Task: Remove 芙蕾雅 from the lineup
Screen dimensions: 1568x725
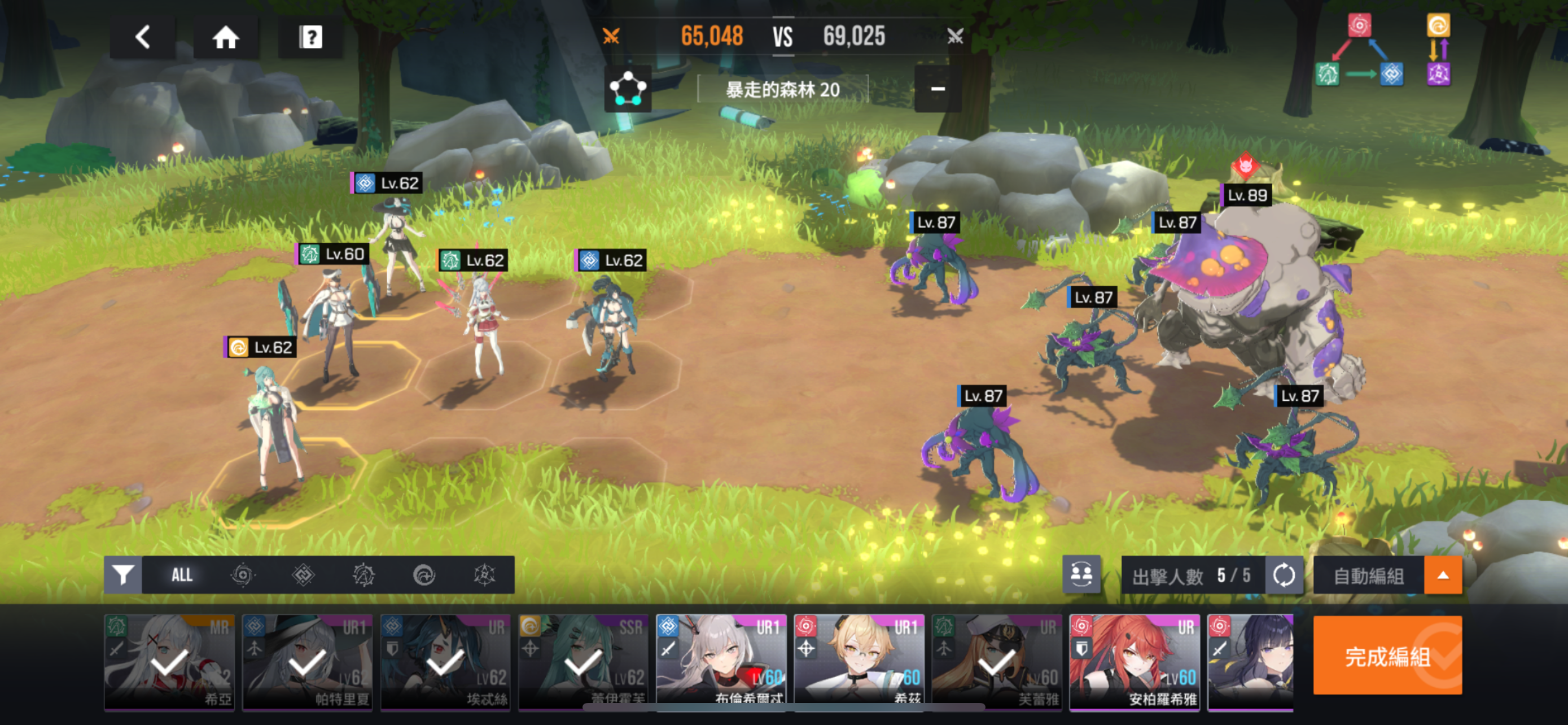Action: coord(997,662)
